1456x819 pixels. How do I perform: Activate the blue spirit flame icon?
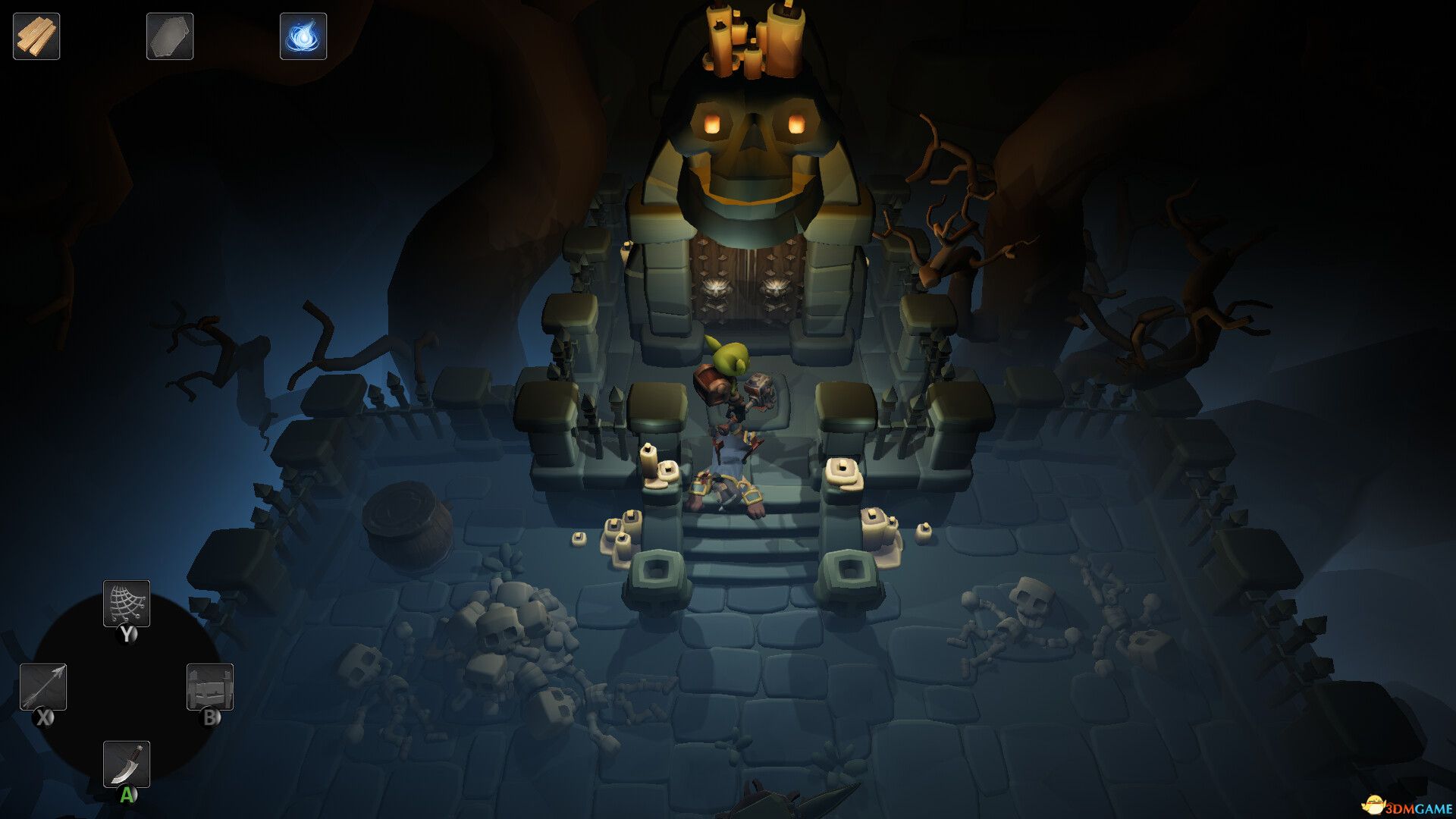303,36
